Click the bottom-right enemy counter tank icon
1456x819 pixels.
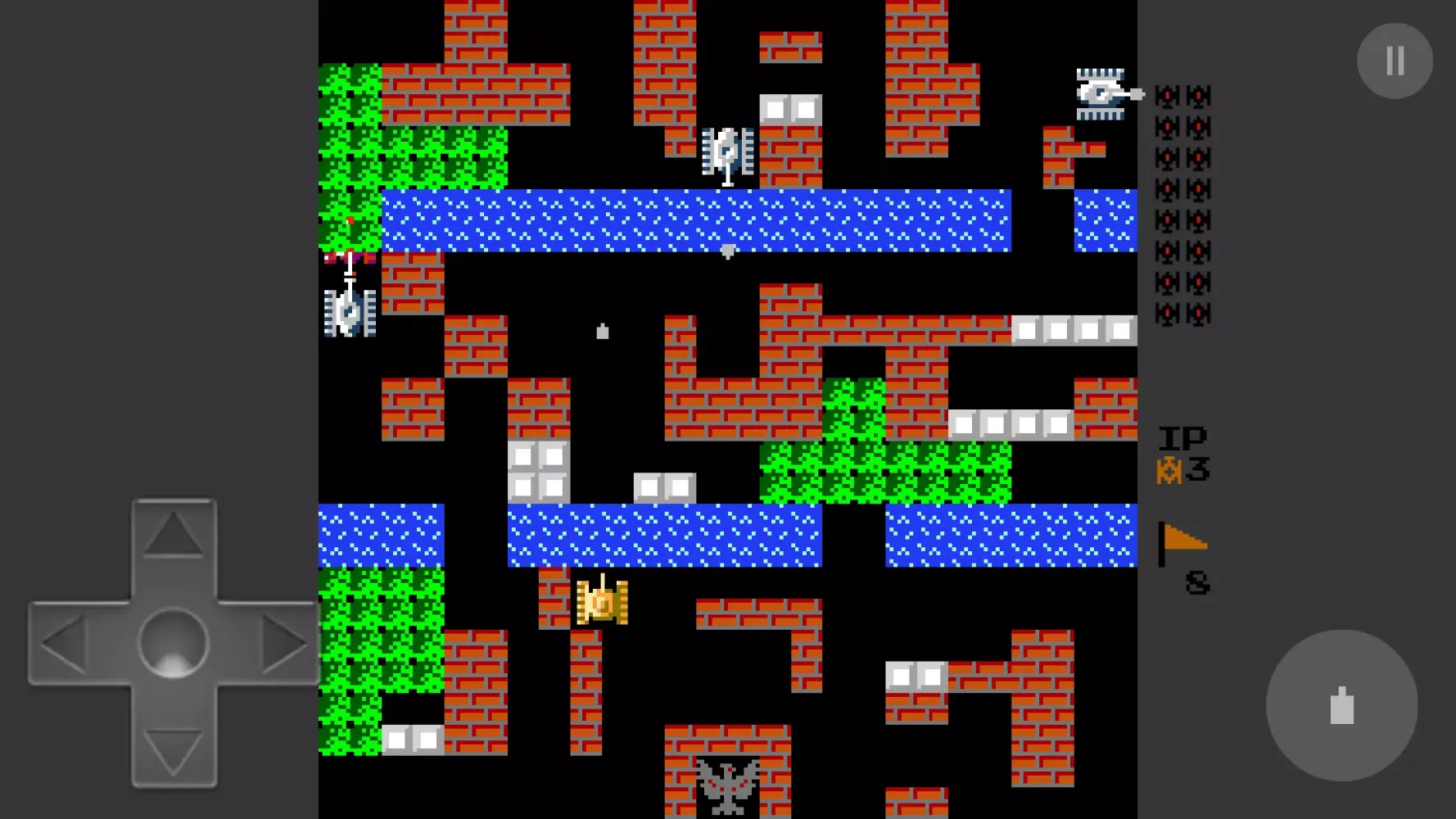(x=1198, y=311)
